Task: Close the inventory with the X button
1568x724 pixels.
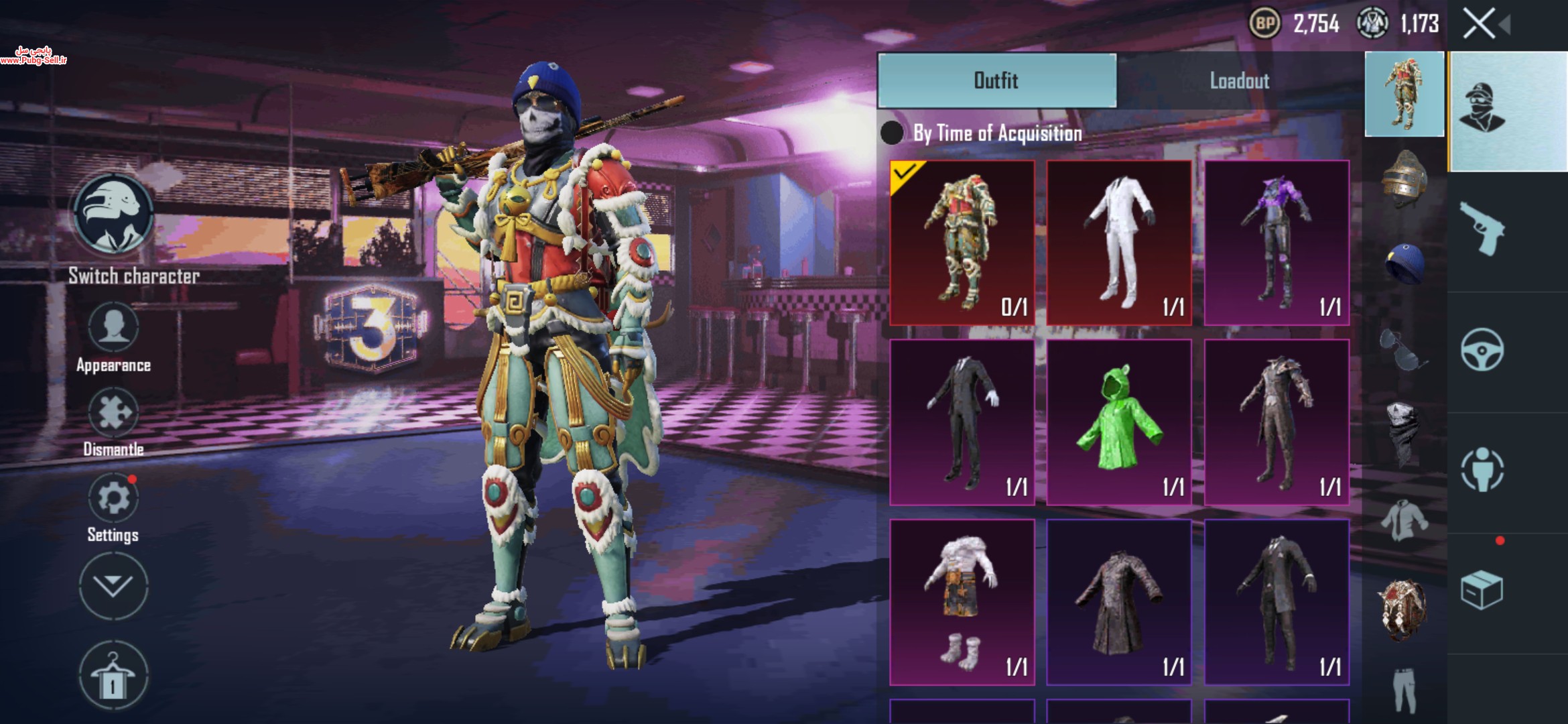Action: pos(1478,25)
